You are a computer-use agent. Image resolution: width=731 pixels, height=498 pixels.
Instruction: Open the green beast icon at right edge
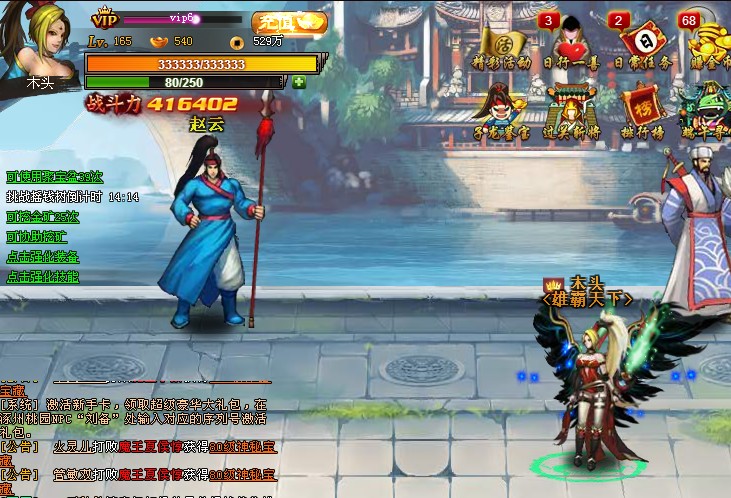708,109
